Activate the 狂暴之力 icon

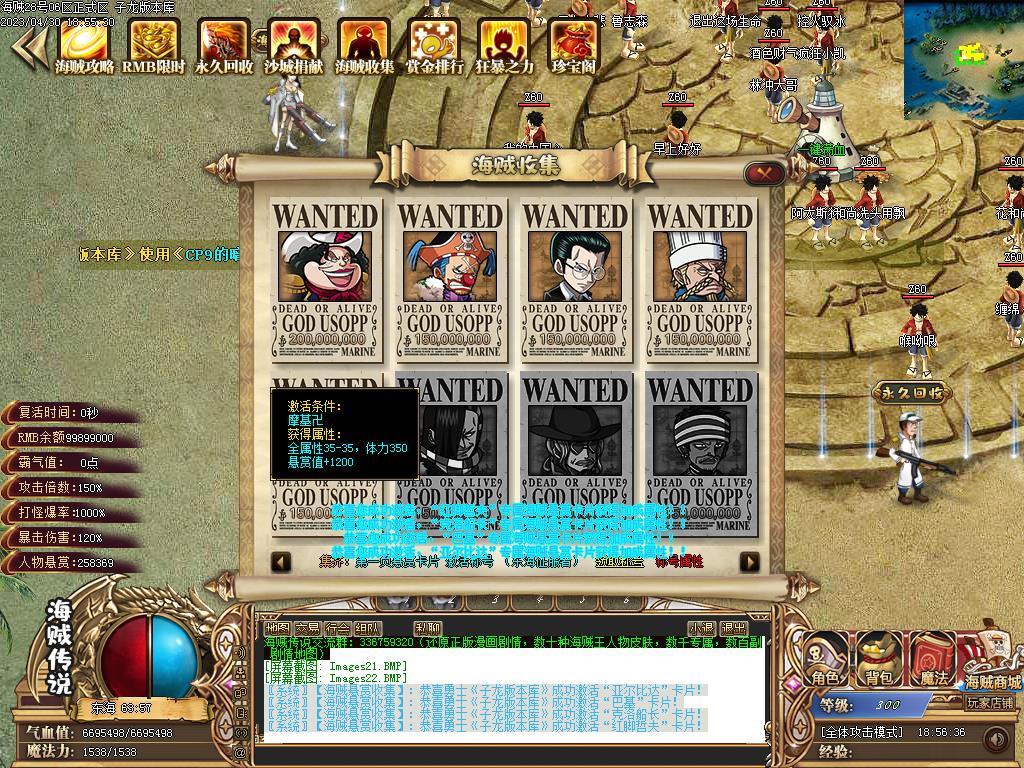point(504,45)
